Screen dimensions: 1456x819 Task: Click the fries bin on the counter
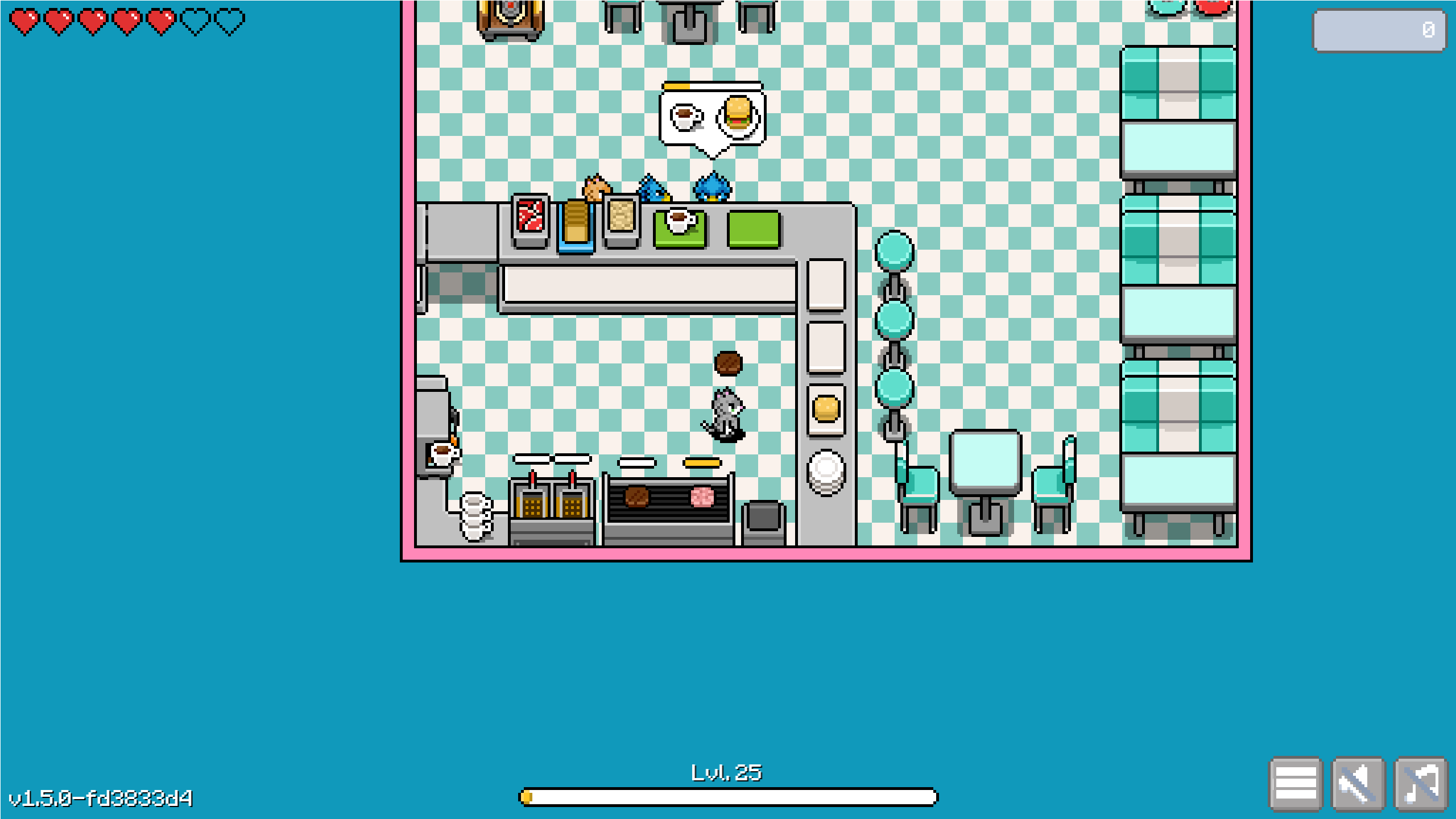pyautogui.click(x=620, y=219)
